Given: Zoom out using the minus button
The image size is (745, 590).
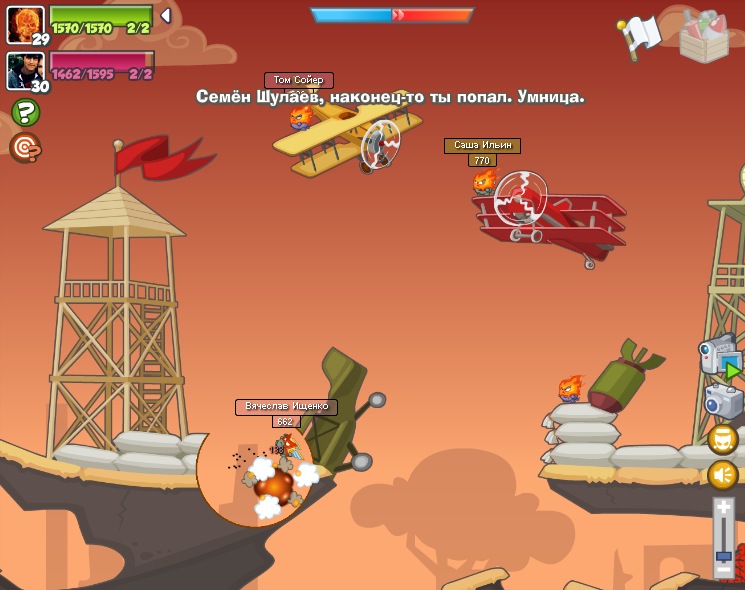Looking at the screenshot, I should (x=724, y=571).
